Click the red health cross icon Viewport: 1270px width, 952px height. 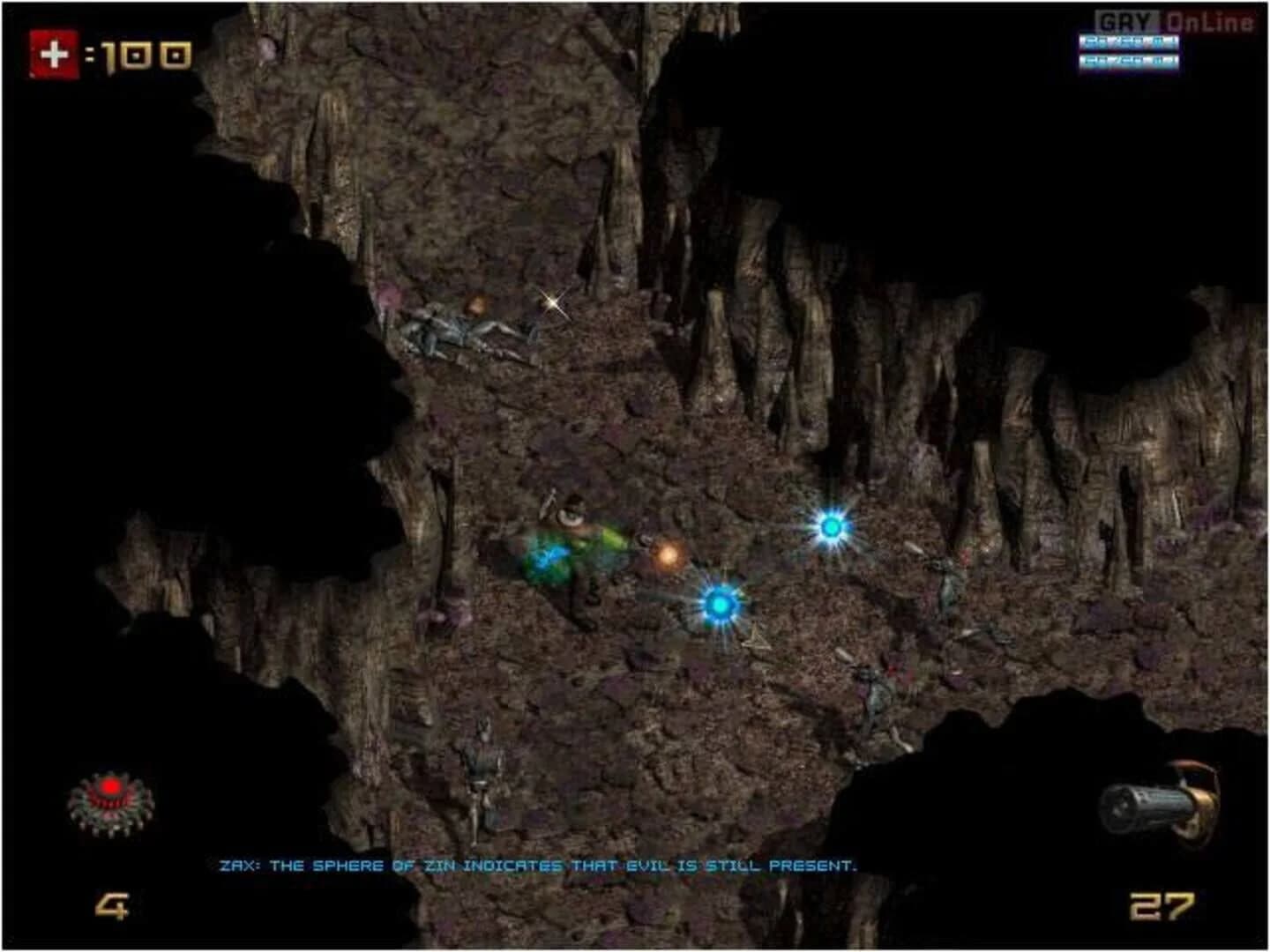(53, 53)
